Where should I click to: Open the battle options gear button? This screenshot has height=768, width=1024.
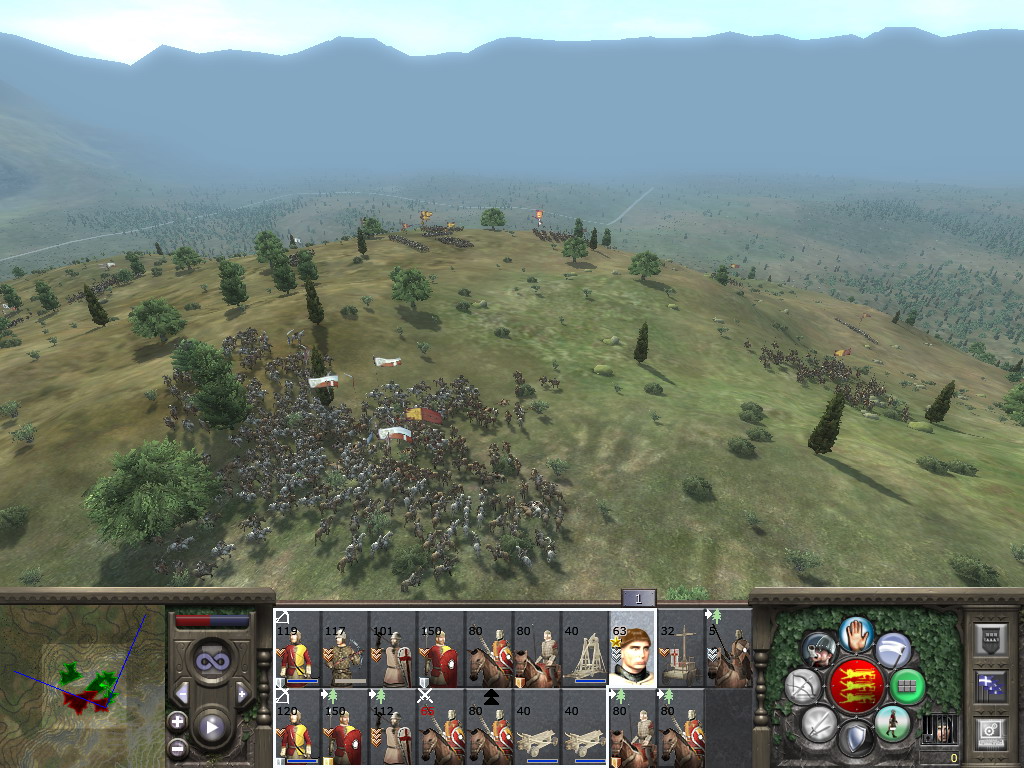(989, 732)
